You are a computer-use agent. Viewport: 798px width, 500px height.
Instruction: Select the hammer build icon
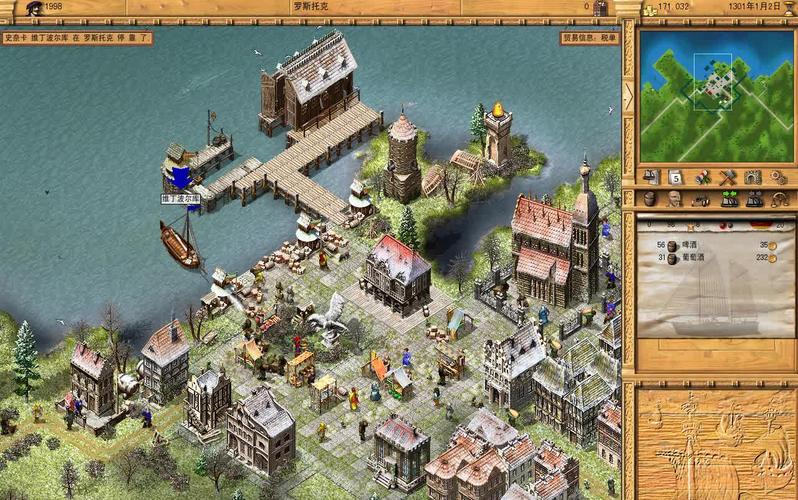727,177
